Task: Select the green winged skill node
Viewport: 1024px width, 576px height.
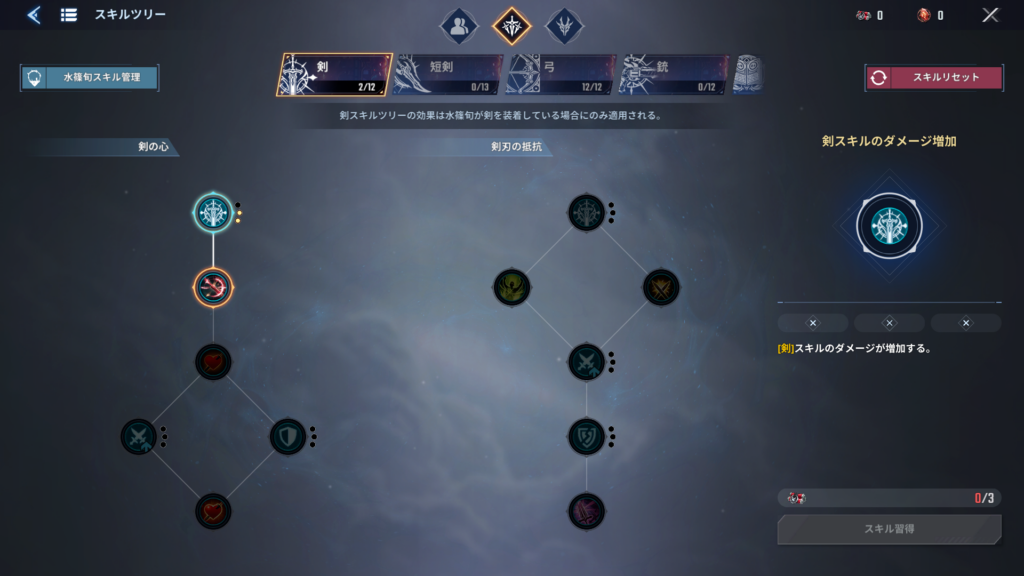Action: coord(511,288)
